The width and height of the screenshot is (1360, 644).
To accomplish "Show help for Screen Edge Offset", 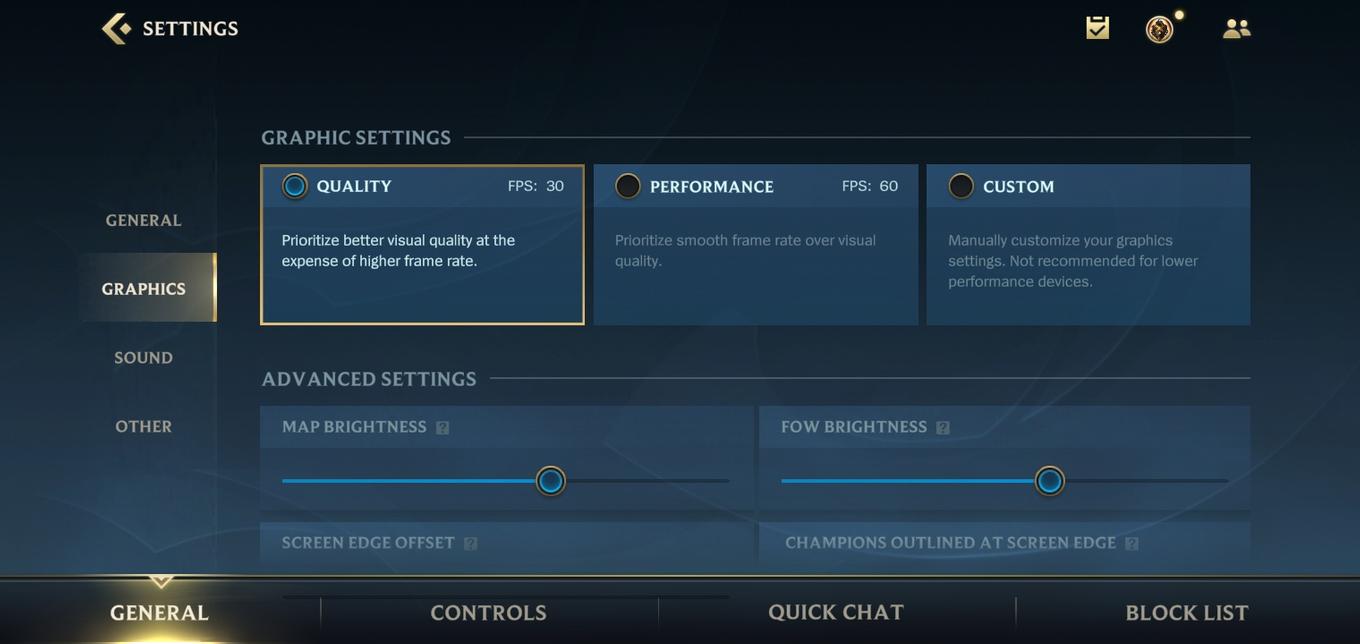I will click(x=471, y=544).
